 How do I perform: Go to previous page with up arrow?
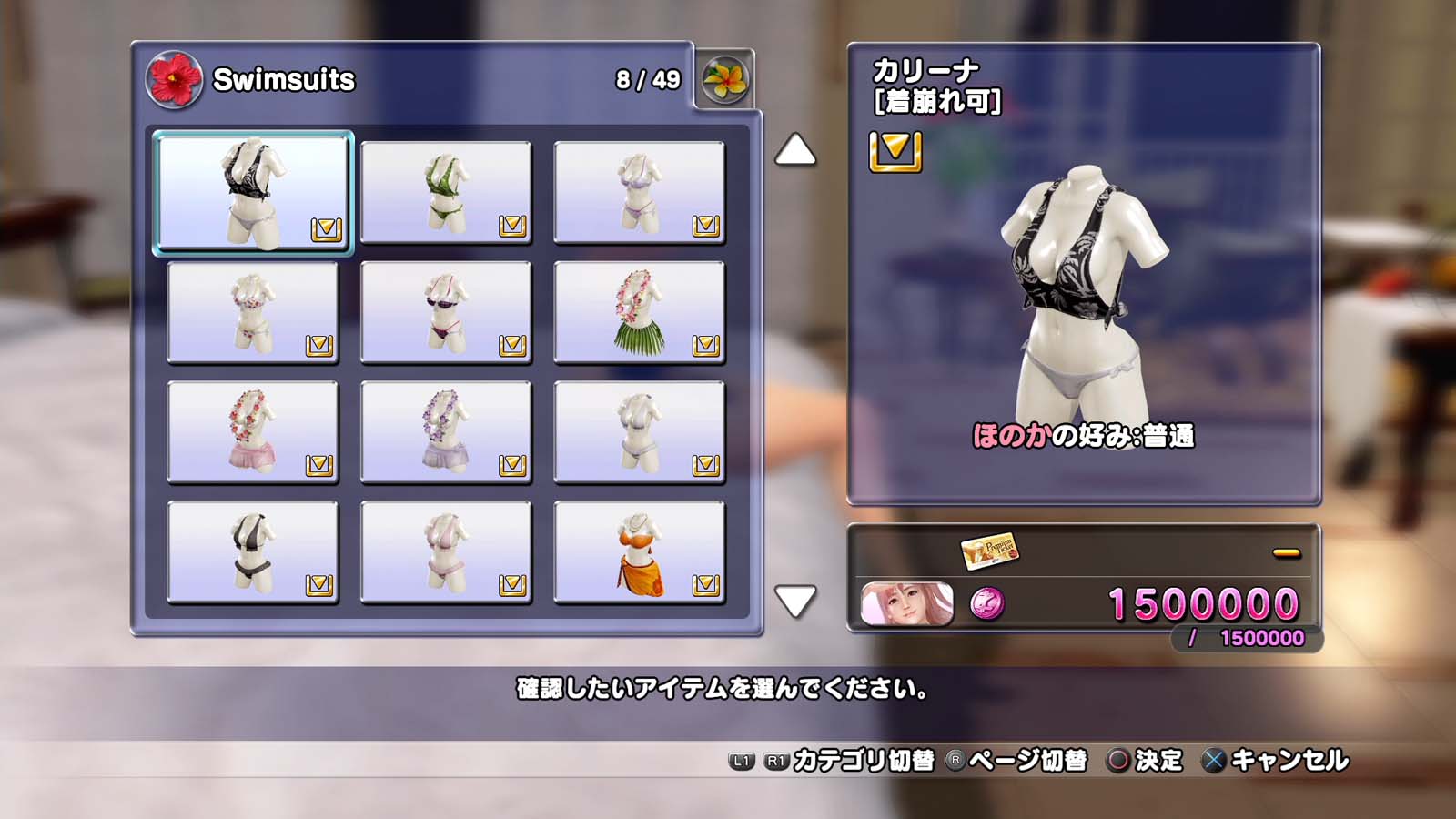(795, 150)
